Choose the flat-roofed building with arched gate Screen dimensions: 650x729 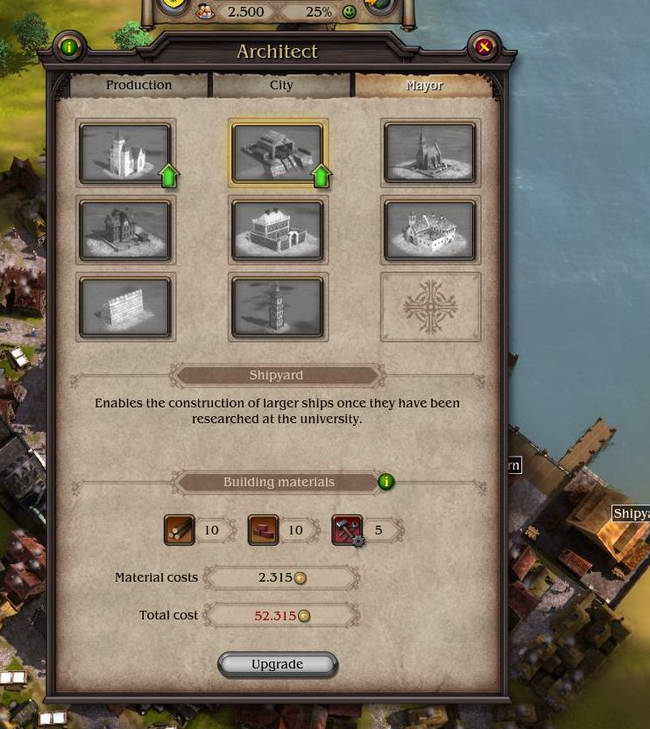(x=277, y=229)
